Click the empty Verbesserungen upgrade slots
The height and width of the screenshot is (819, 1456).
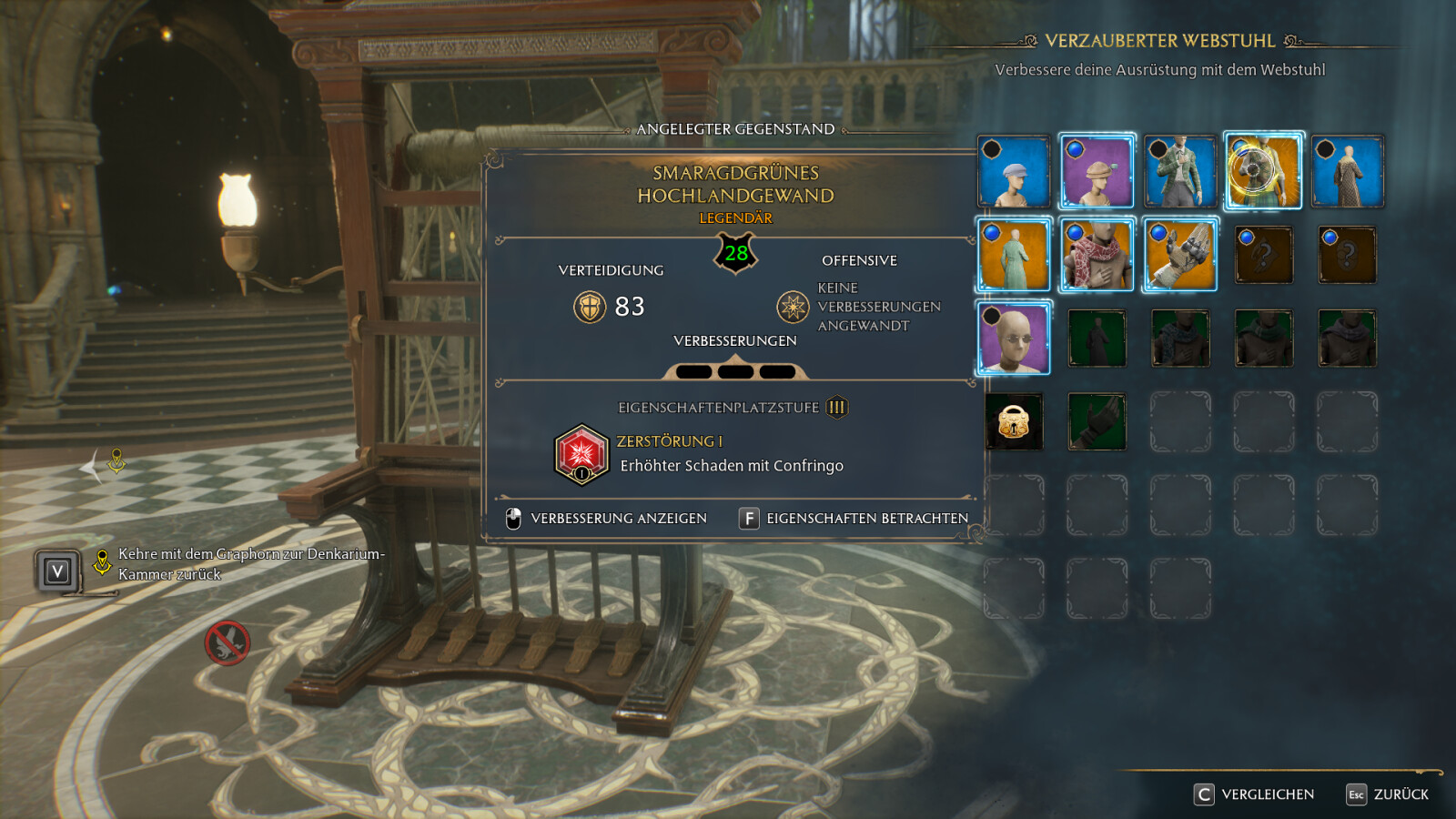click(x=735, y=371)
